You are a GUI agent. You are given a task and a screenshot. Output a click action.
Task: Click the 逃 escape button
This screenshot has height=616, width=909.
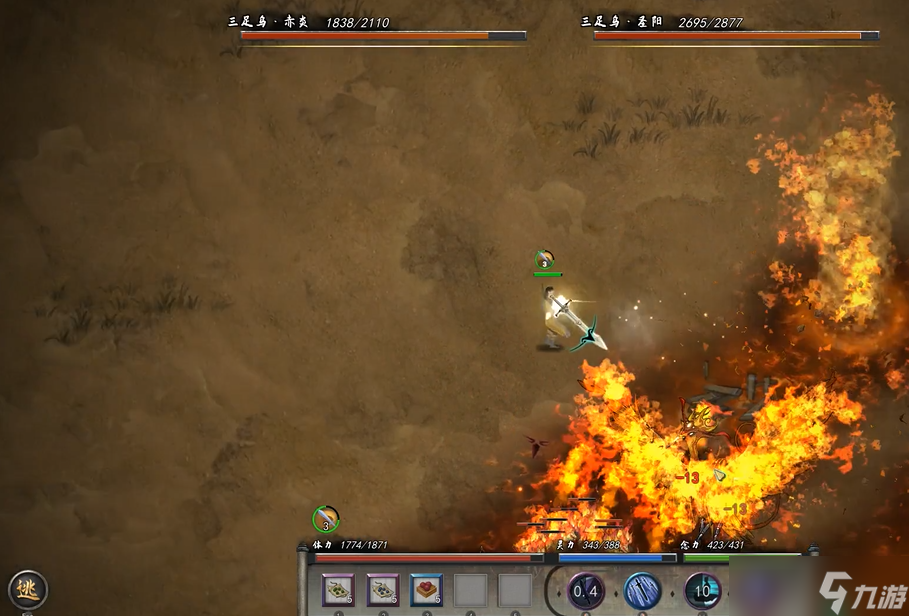28,589
